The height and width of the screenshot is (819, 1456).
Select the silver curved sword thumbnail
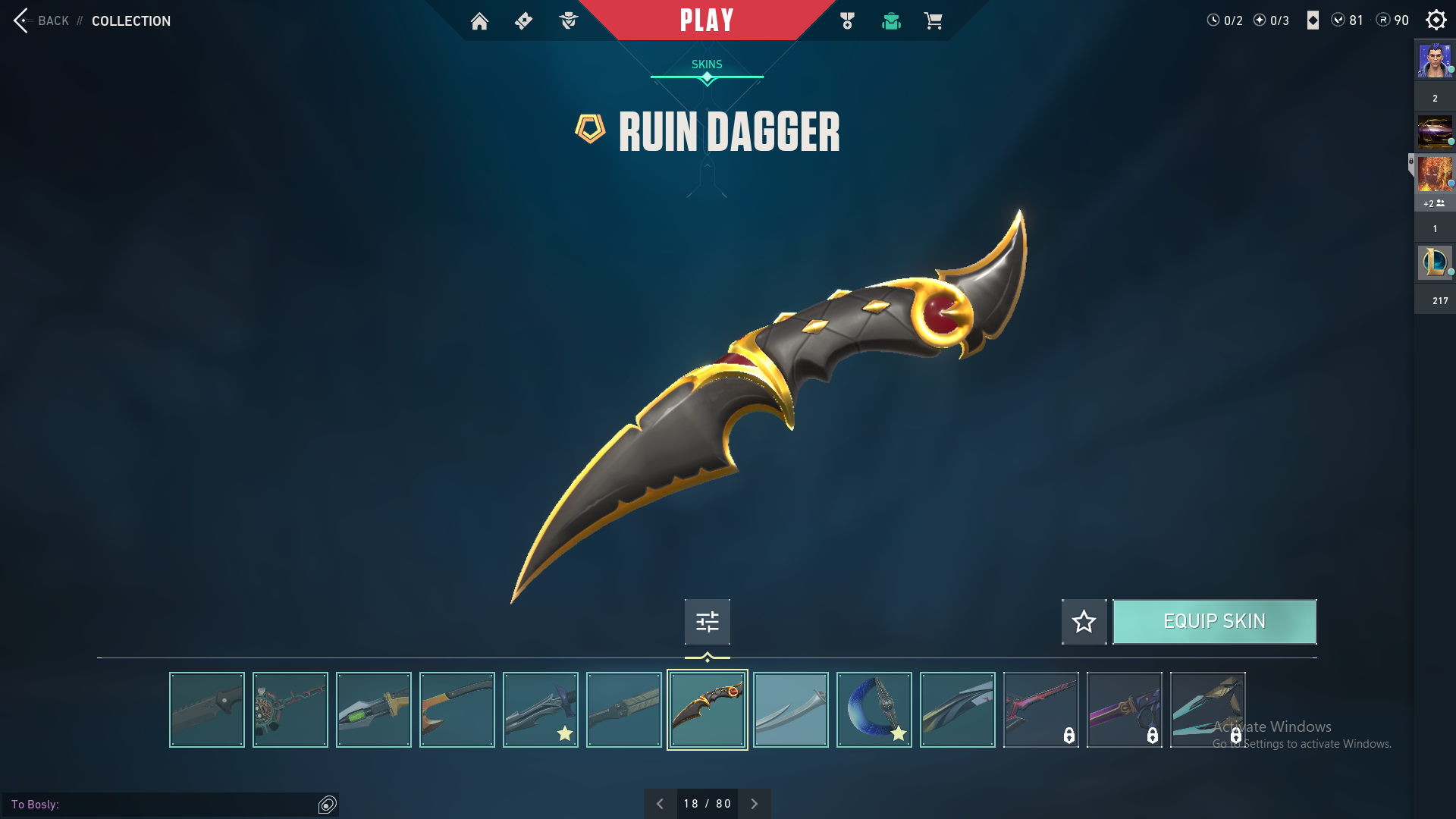pyautogui.click(x=790, y=710)
